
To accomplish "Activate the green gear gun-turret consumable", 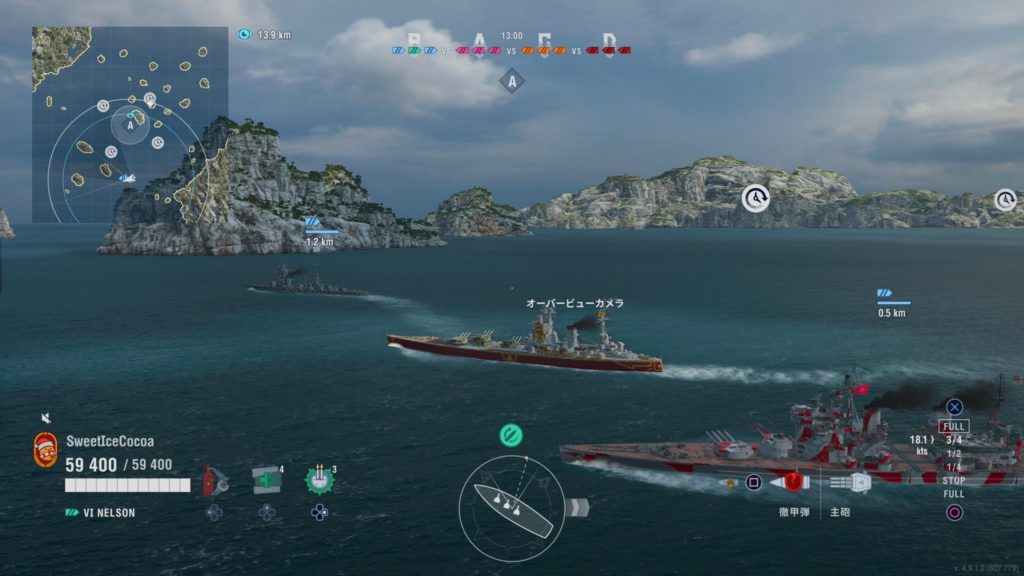I will [x=319, y=480].
